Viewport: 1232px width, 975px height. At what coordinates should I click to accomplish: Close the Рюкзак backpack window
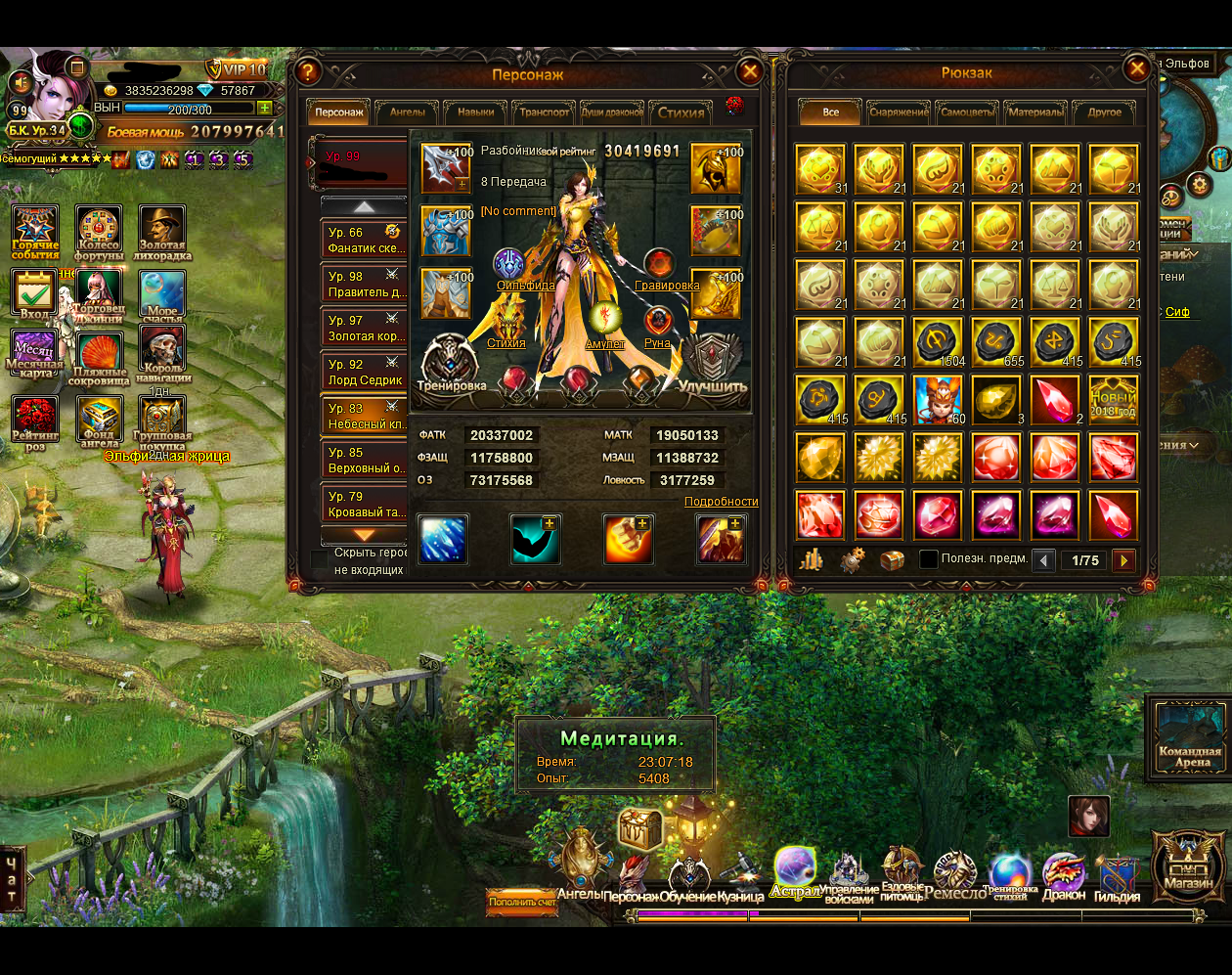pyautogui.click(x=1136, y=68)
